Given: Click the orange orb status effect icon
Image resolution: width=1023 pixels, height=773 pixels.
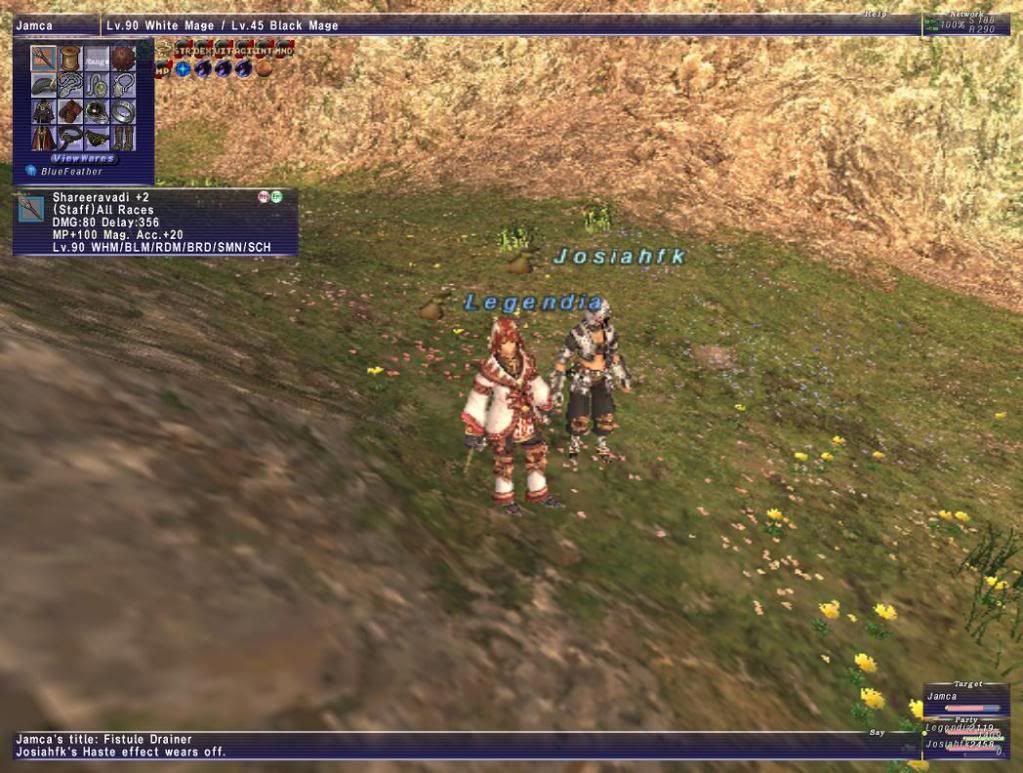Looking at the screenshot, I should pos(264,69).
